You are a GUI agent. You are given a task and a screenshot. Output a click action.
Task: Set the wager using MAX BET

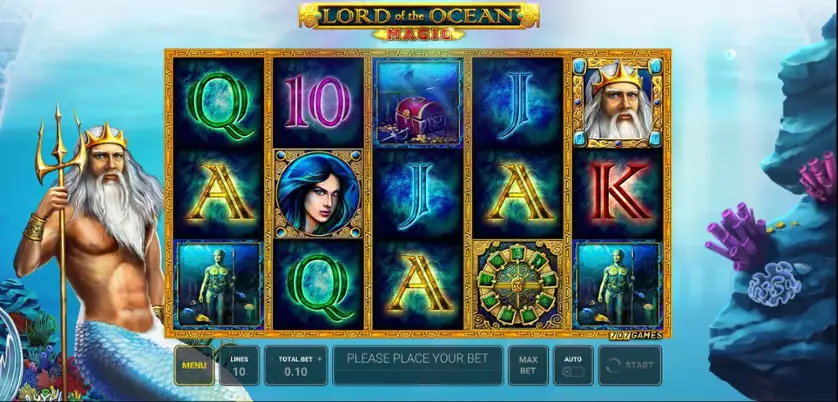click(527, 365)
